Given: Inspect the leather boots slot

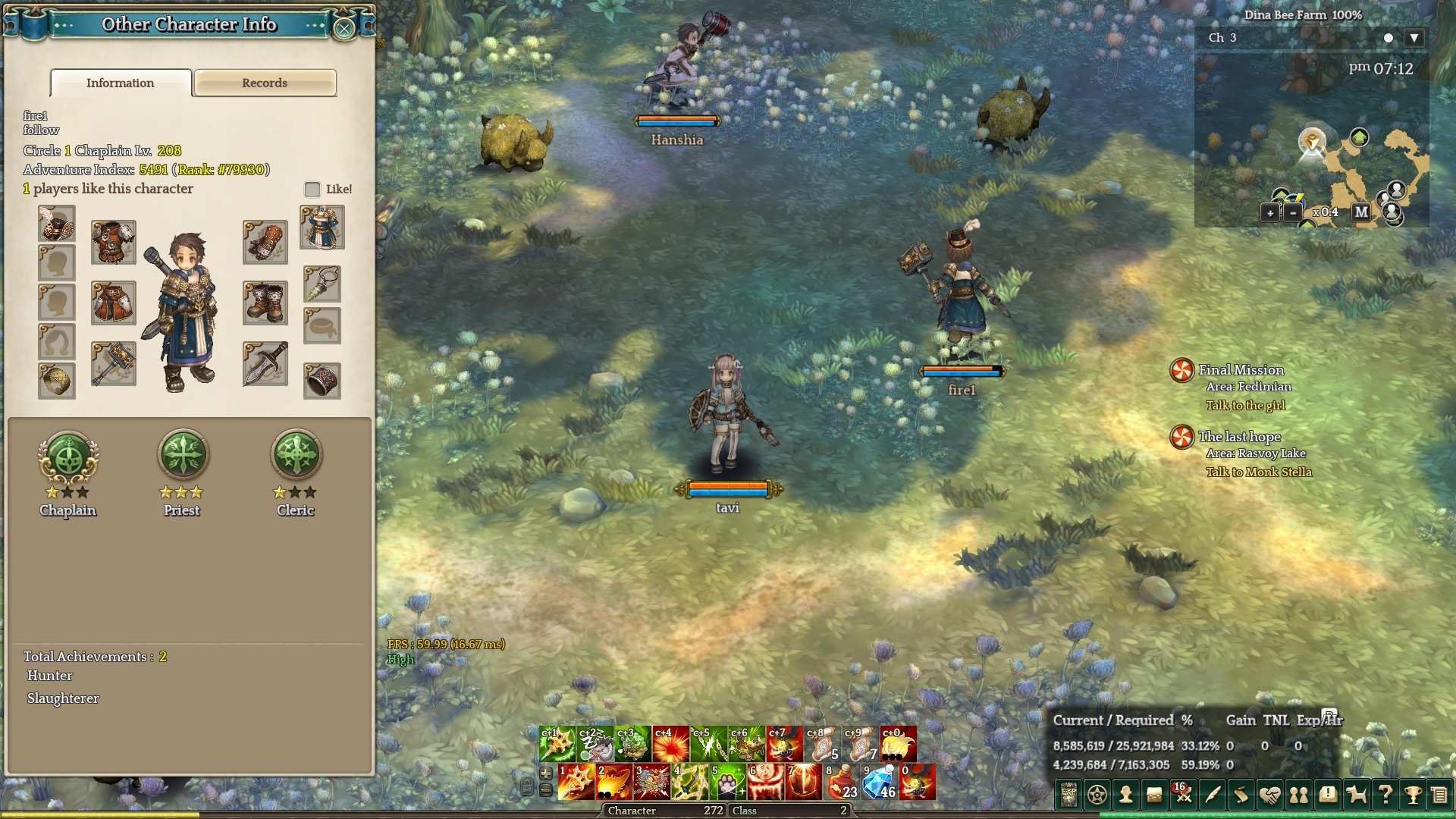Looking at the screenshot, I should click(265, 303).
